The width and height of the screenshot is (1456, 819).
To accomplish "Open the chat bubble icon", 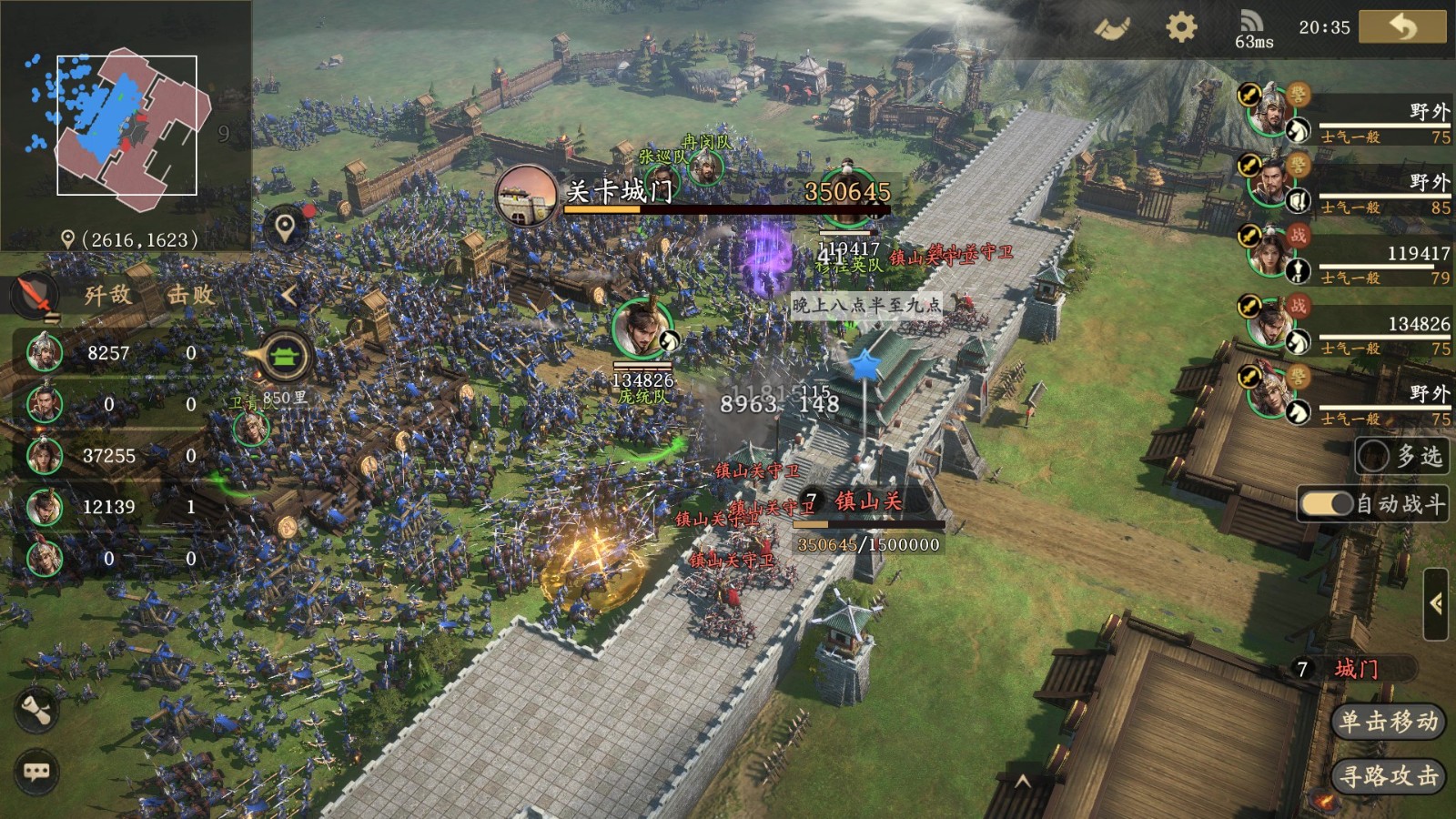I will pos(36,772).
